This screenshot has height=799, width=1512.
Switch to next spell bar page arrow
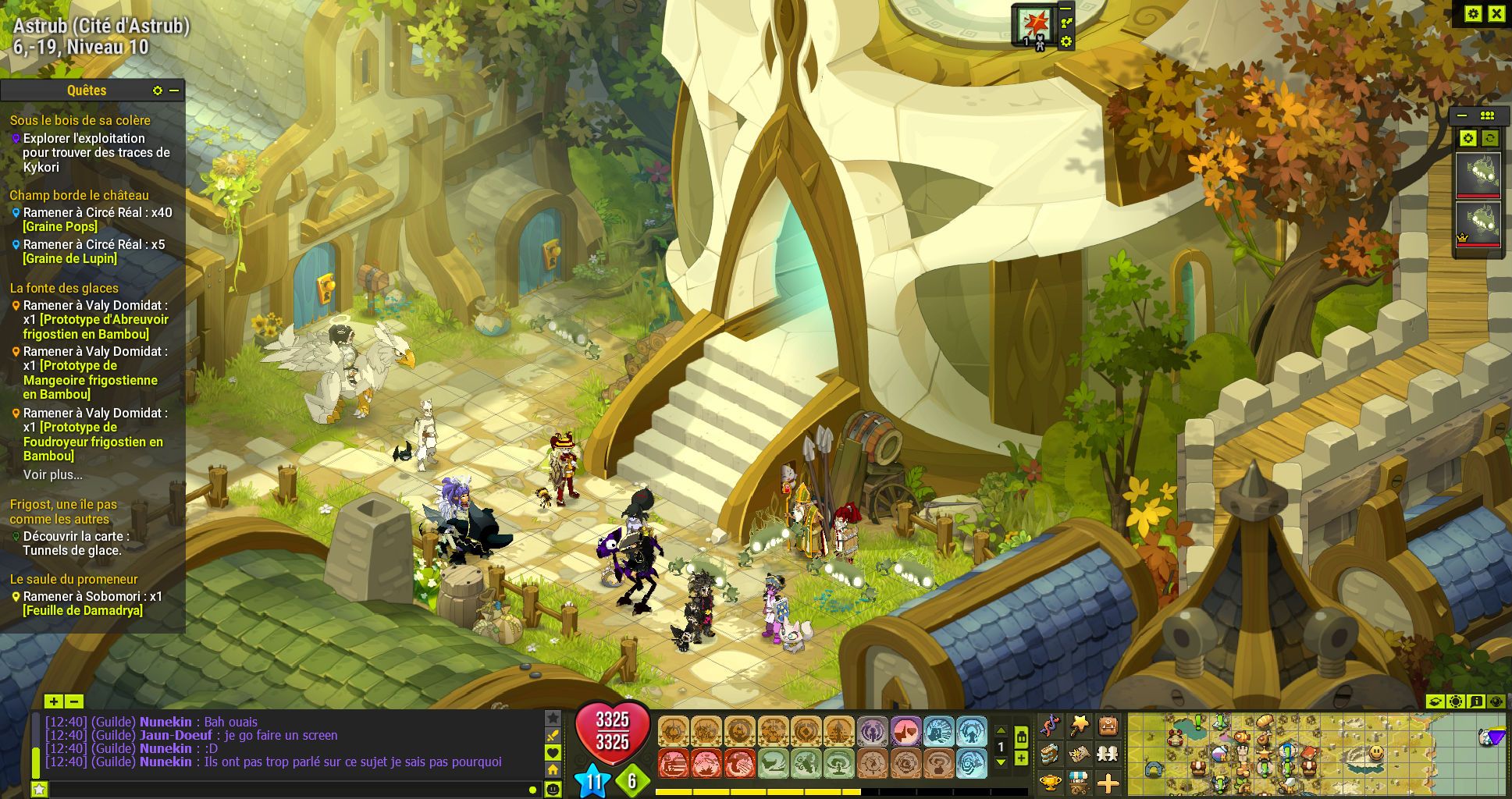[x=1001, y=762]
